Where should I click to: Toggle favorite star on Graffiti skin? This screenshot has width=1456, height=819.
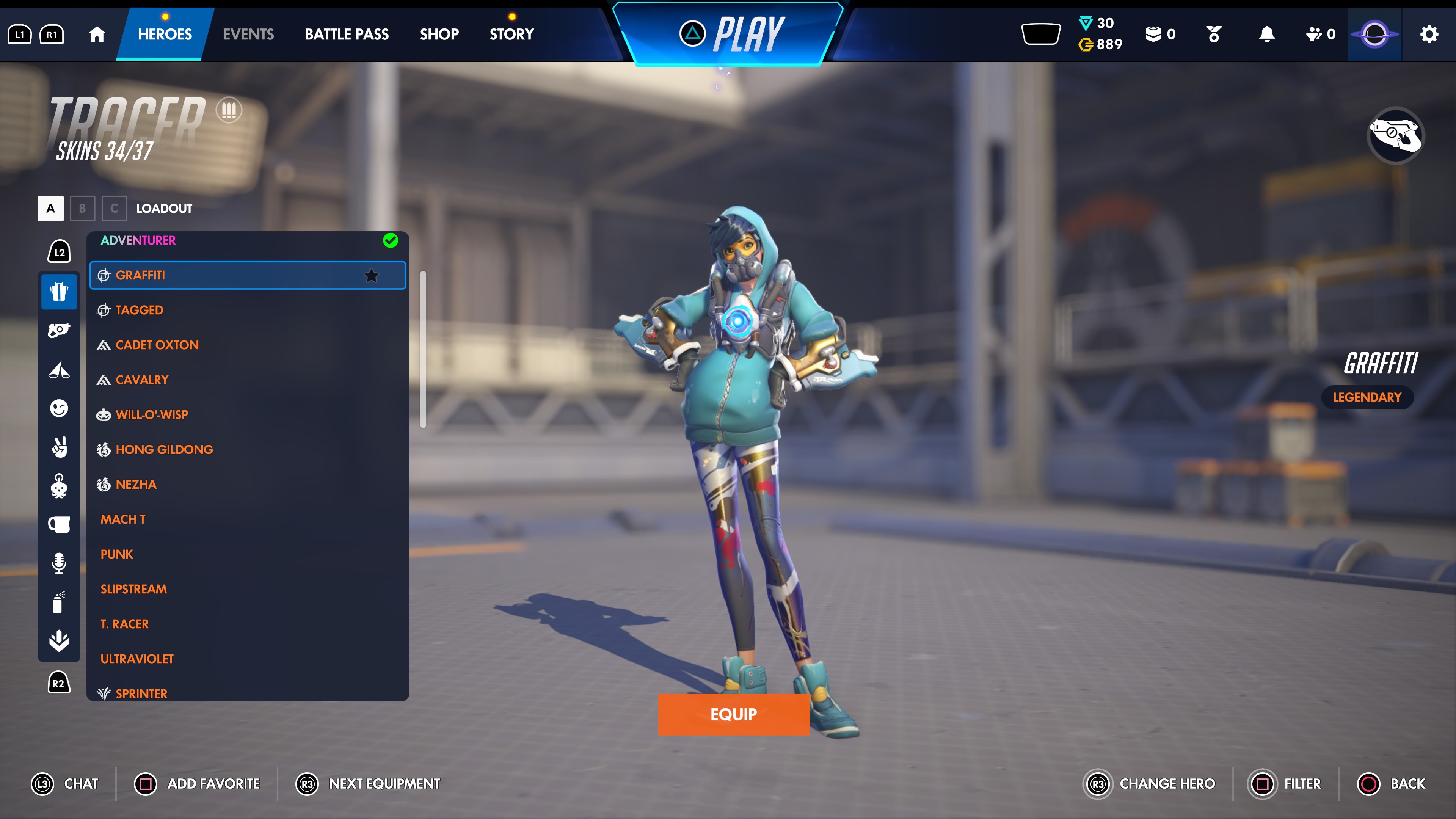371,275
